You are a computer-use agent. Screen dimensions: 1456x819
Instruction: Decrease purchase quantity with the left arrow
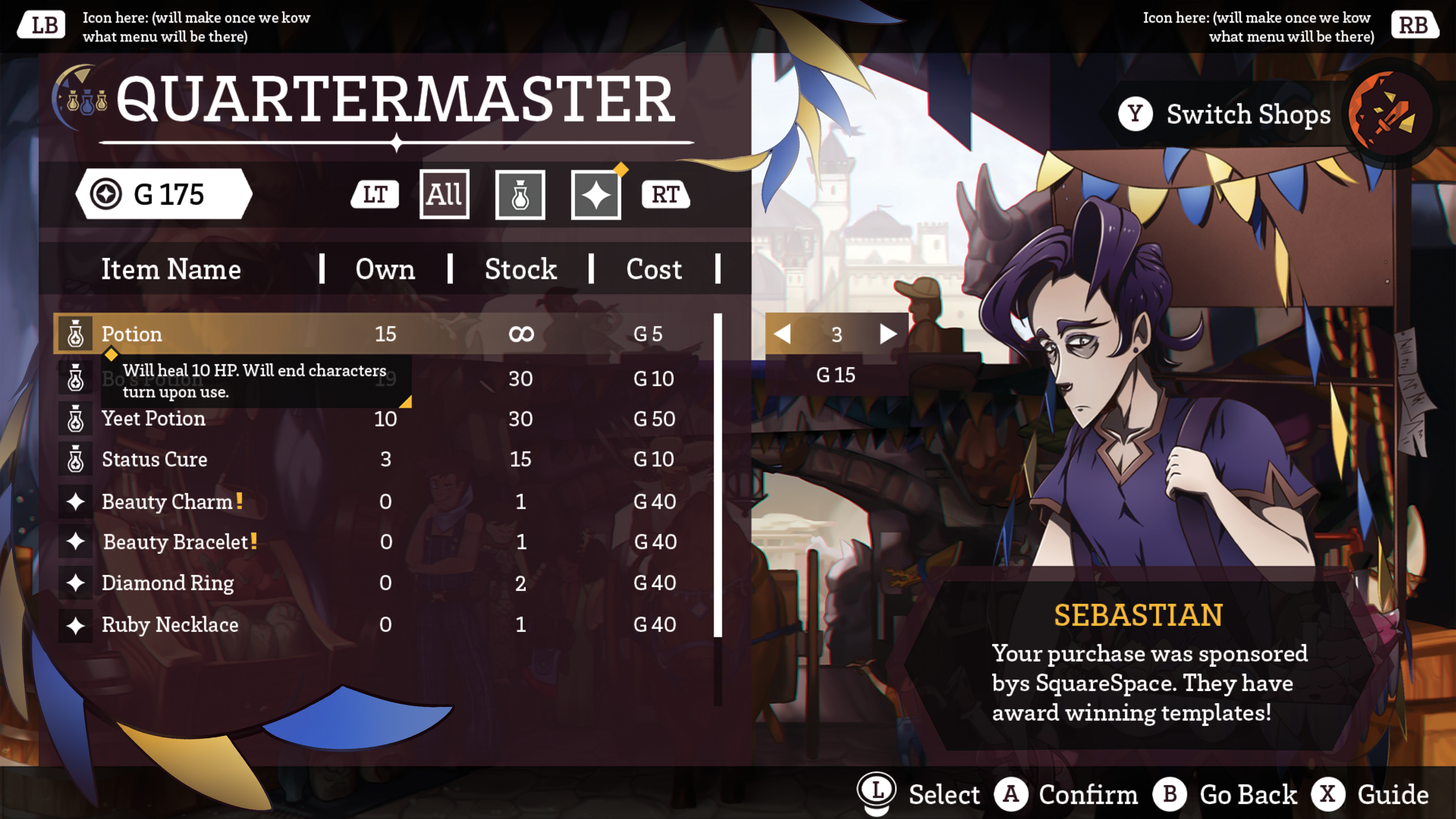coord(782,334)
